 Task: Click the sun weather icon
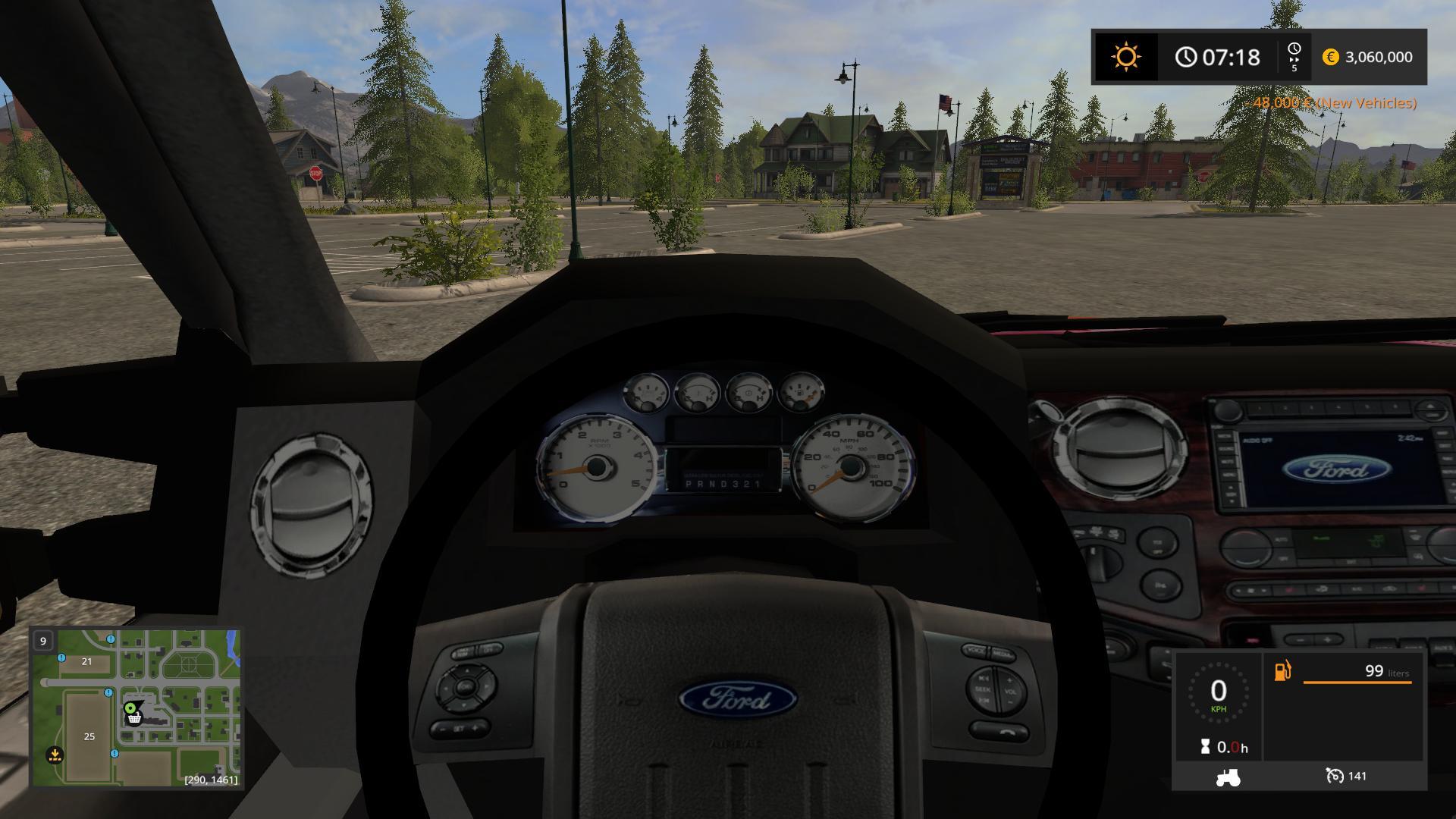[x=1125, y=57]
